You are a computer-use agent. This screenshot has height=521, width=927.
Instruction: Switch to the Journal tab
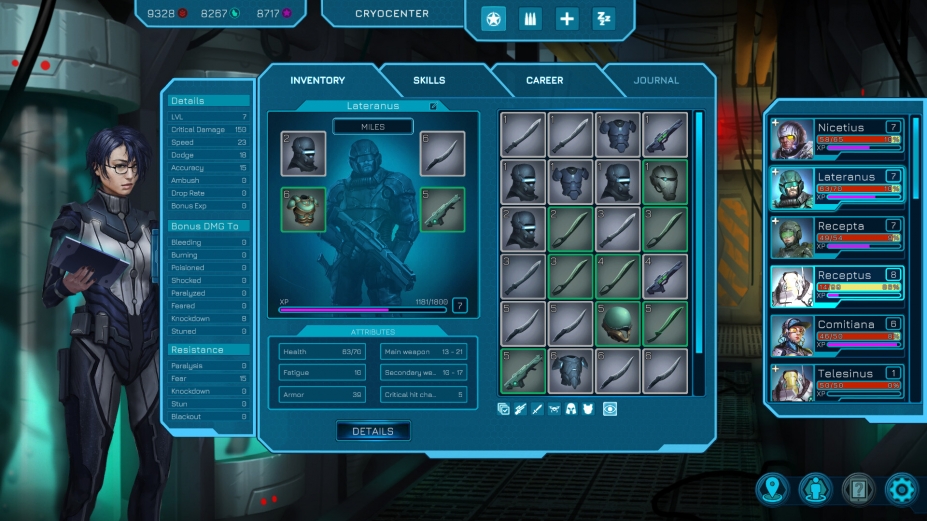click(656, 80)
